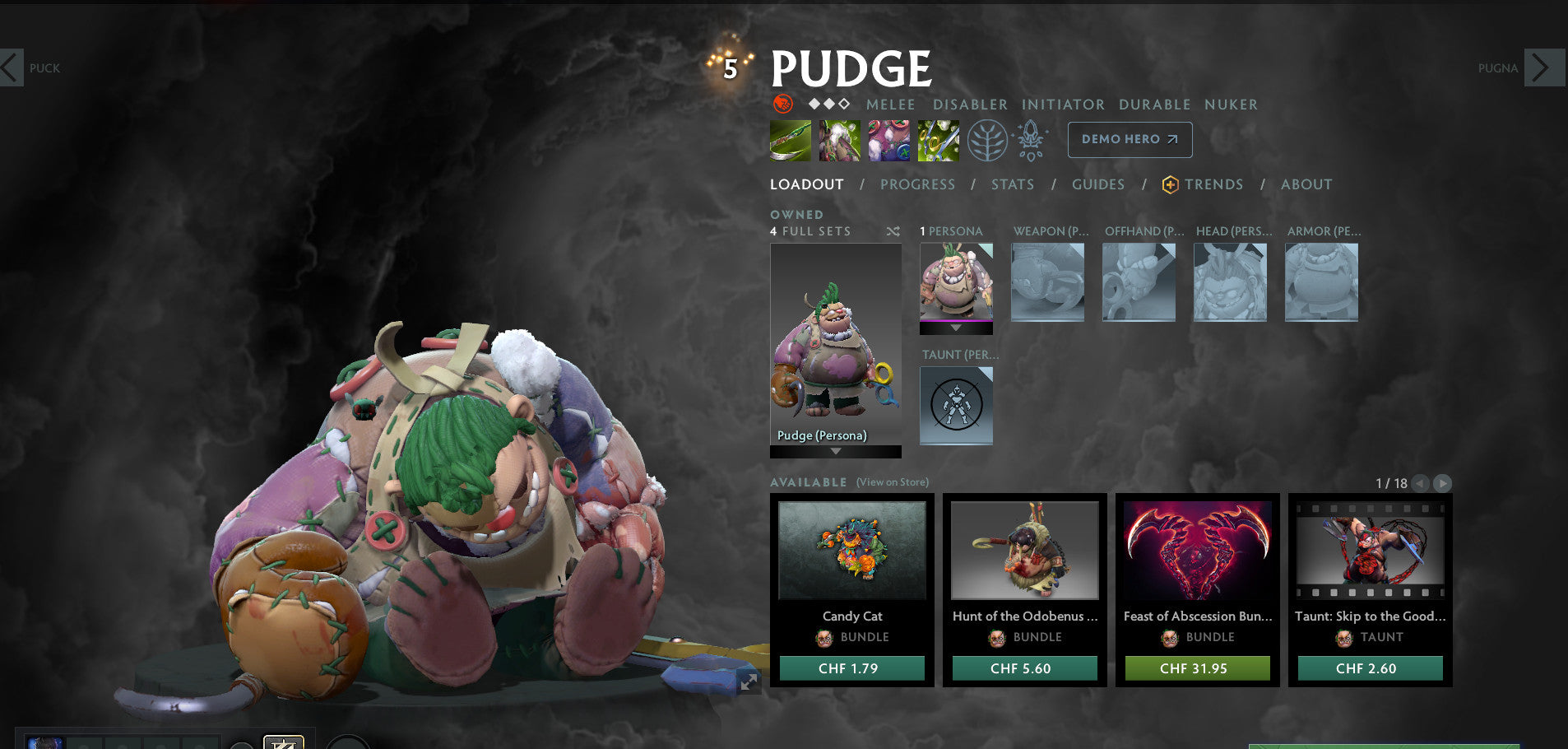Viewport: 1568px width, 749px height.
Task: Open the next hero arrow toward PUGNA
Action: [x=1544, y=67]
